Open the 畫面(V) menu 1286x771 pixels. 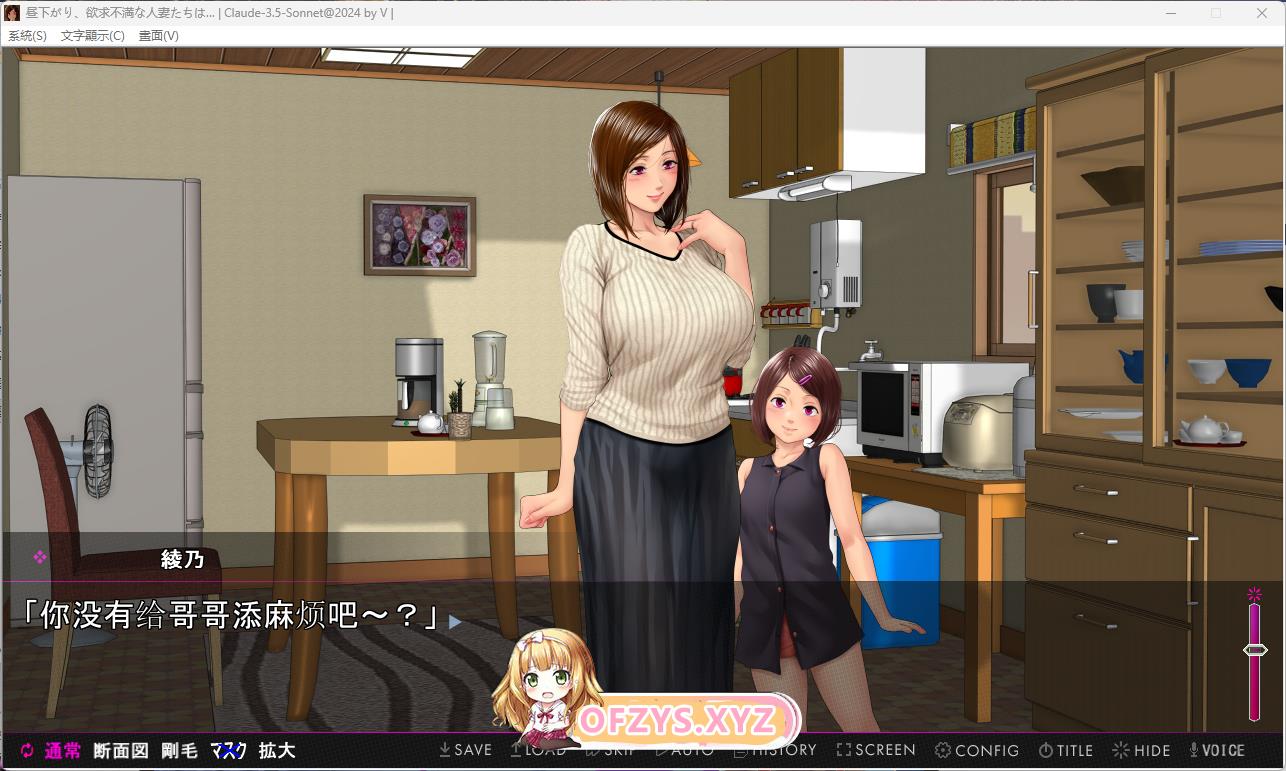[x=158, y=36]
